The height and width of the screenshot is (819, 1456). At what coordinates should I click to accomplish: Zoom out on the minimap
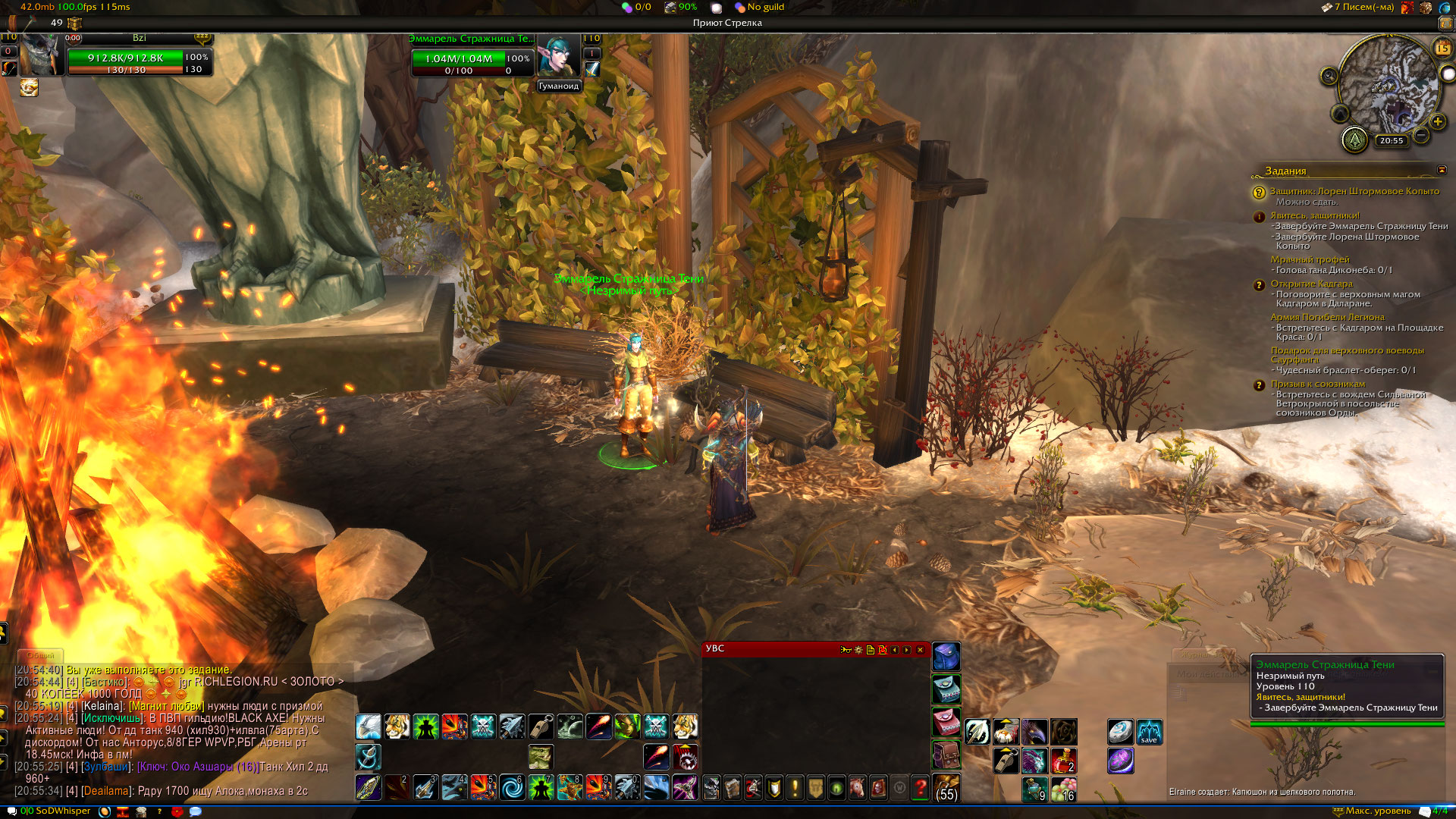pyautogui.click(x=1421, y=135)
